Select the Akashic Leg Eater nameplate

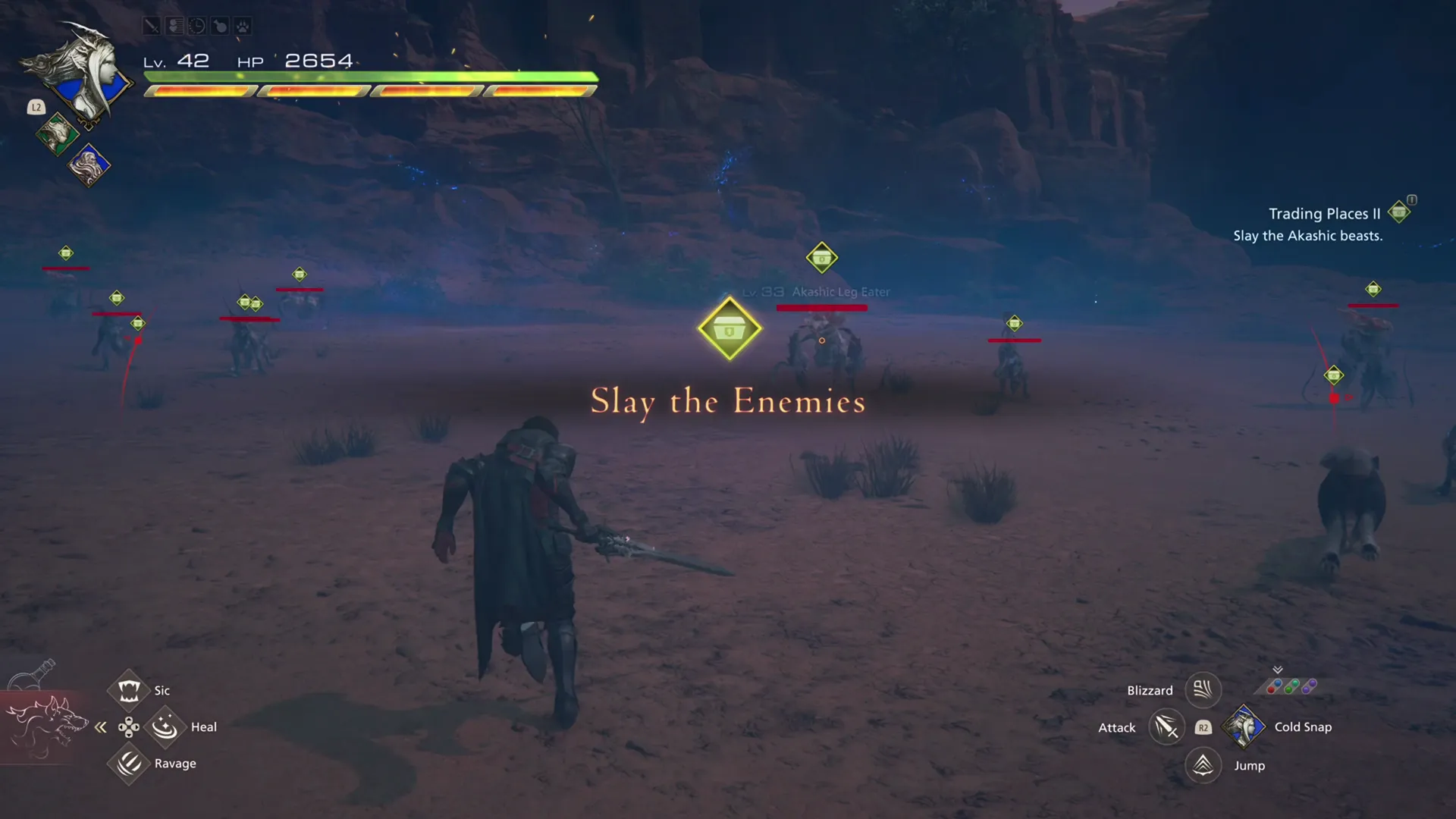(839, 291)
